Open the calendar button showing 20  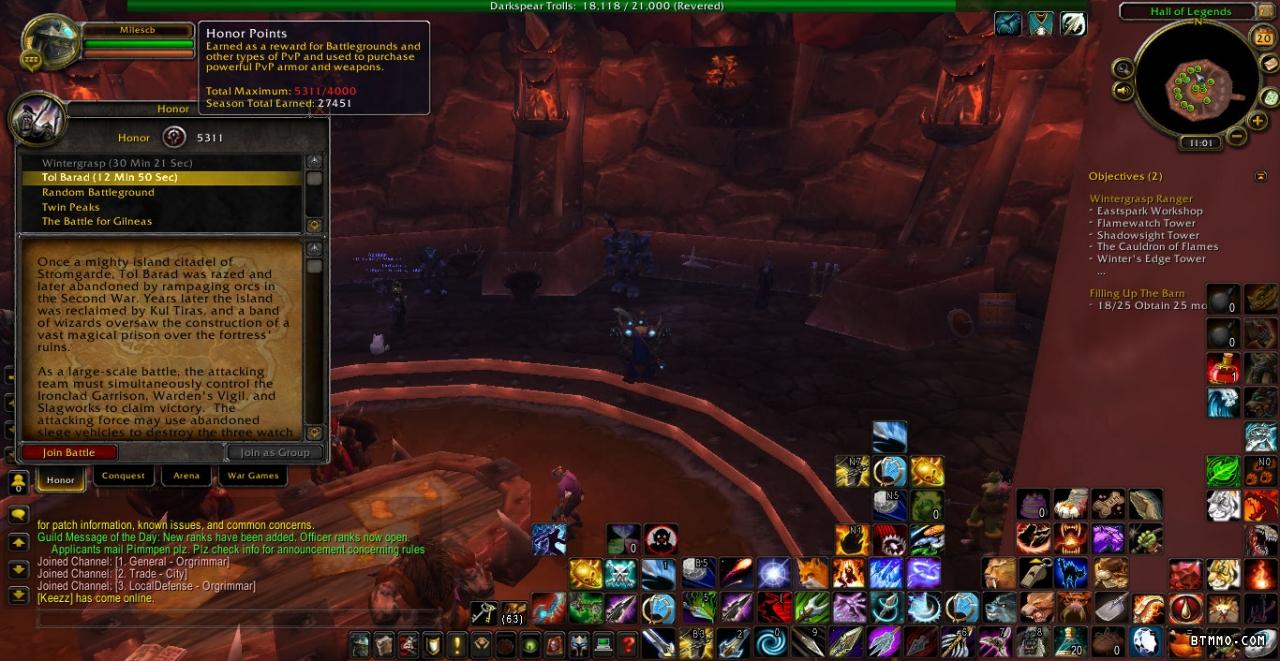coord(1263,38)
